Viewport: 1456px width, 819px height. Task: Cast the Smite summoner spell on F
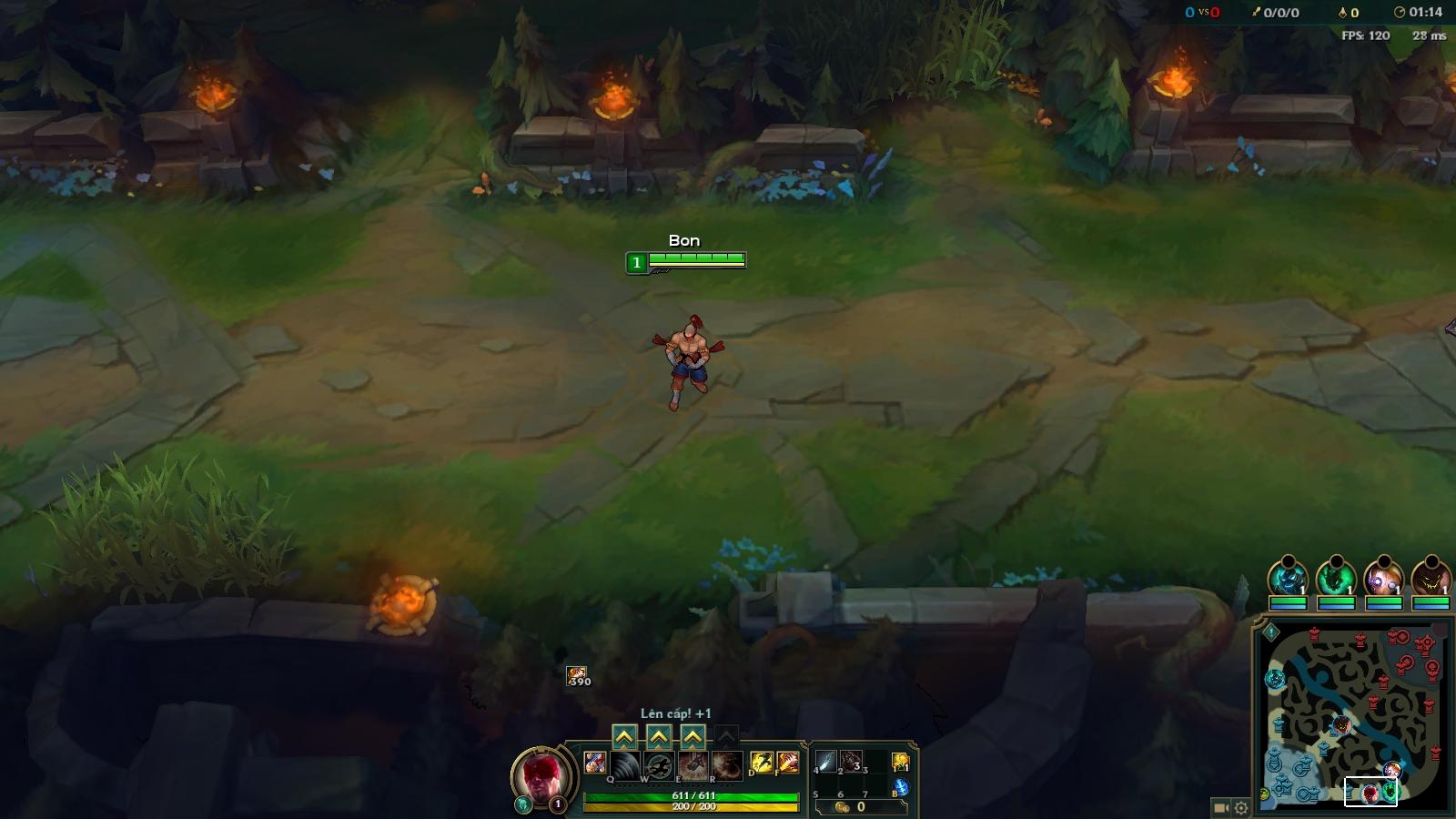[787, 763]
